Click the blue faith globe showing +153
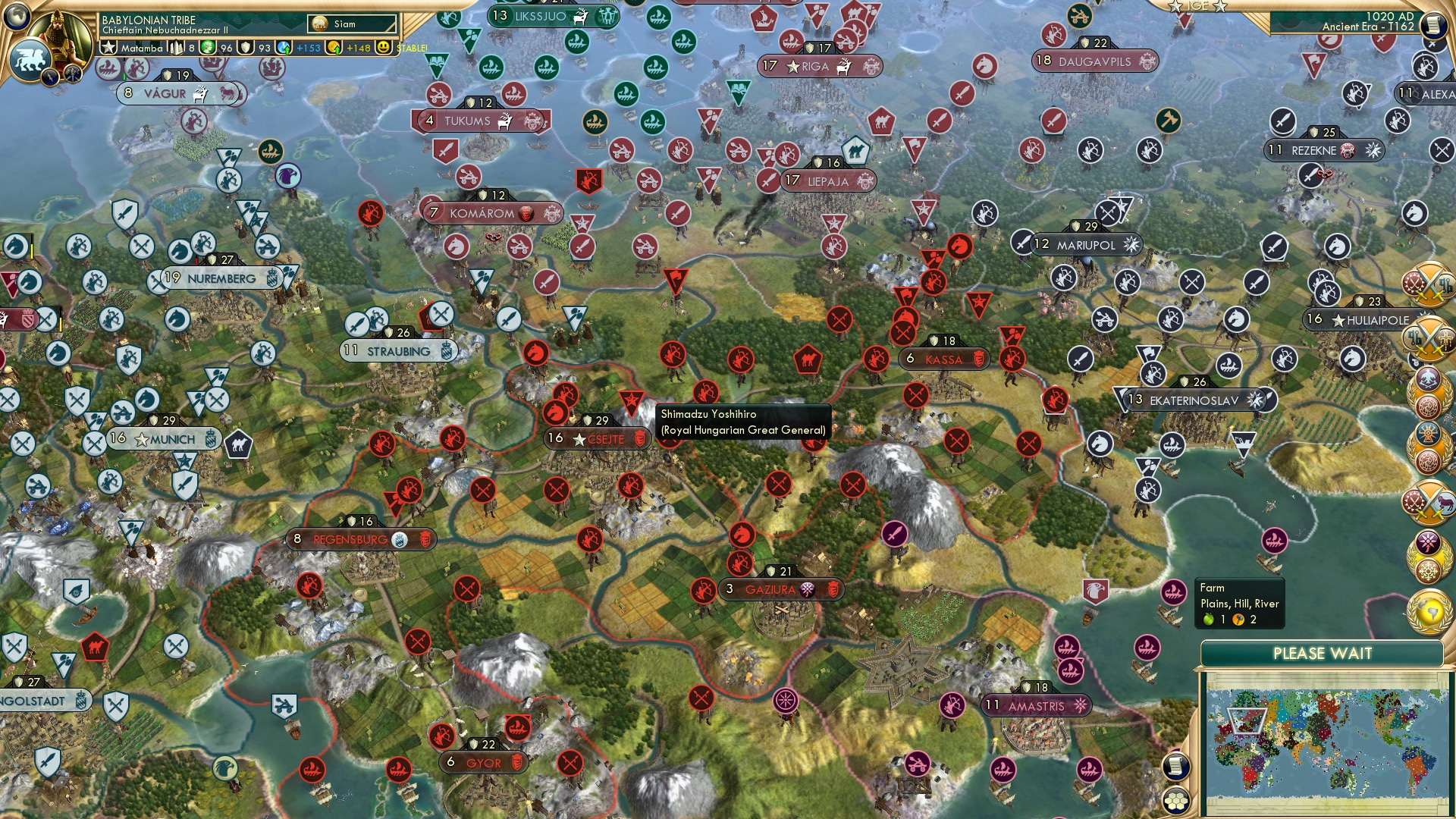The width and height of the screenshot is (1456, 819). 283,47
